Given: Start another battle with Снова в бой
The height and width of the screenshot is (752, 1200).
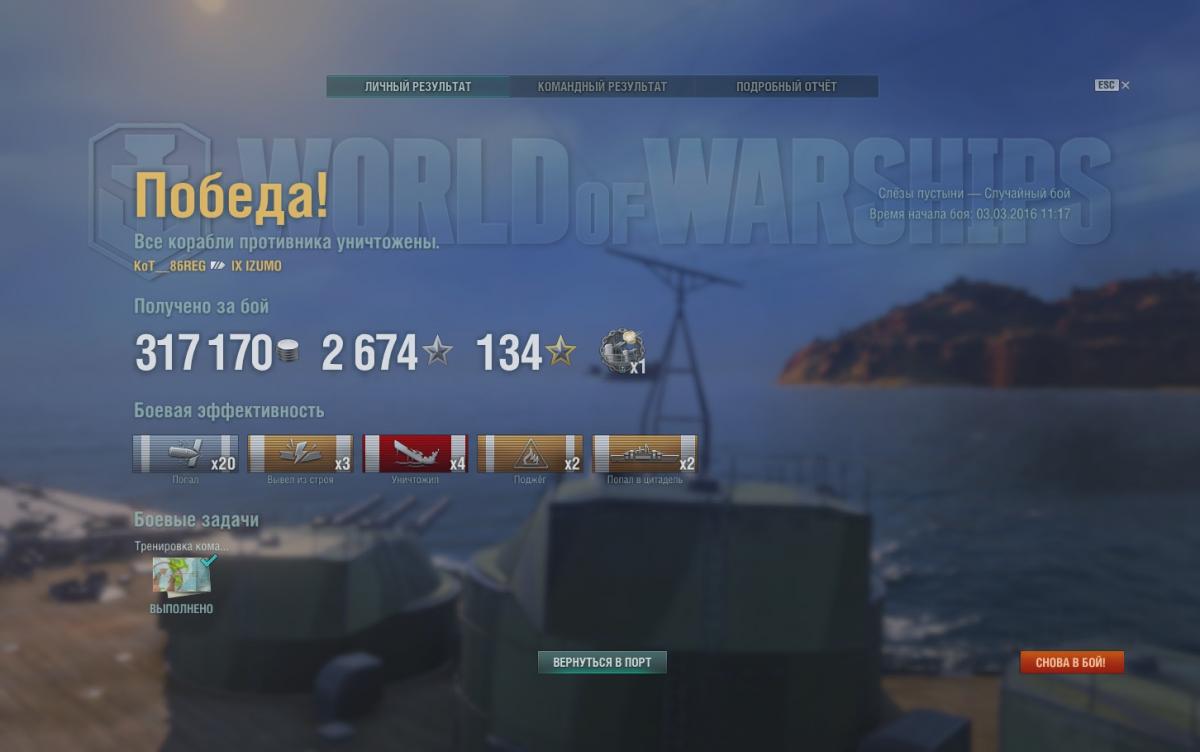Looking at the screenshot, I should click(x=1071, y=662).
